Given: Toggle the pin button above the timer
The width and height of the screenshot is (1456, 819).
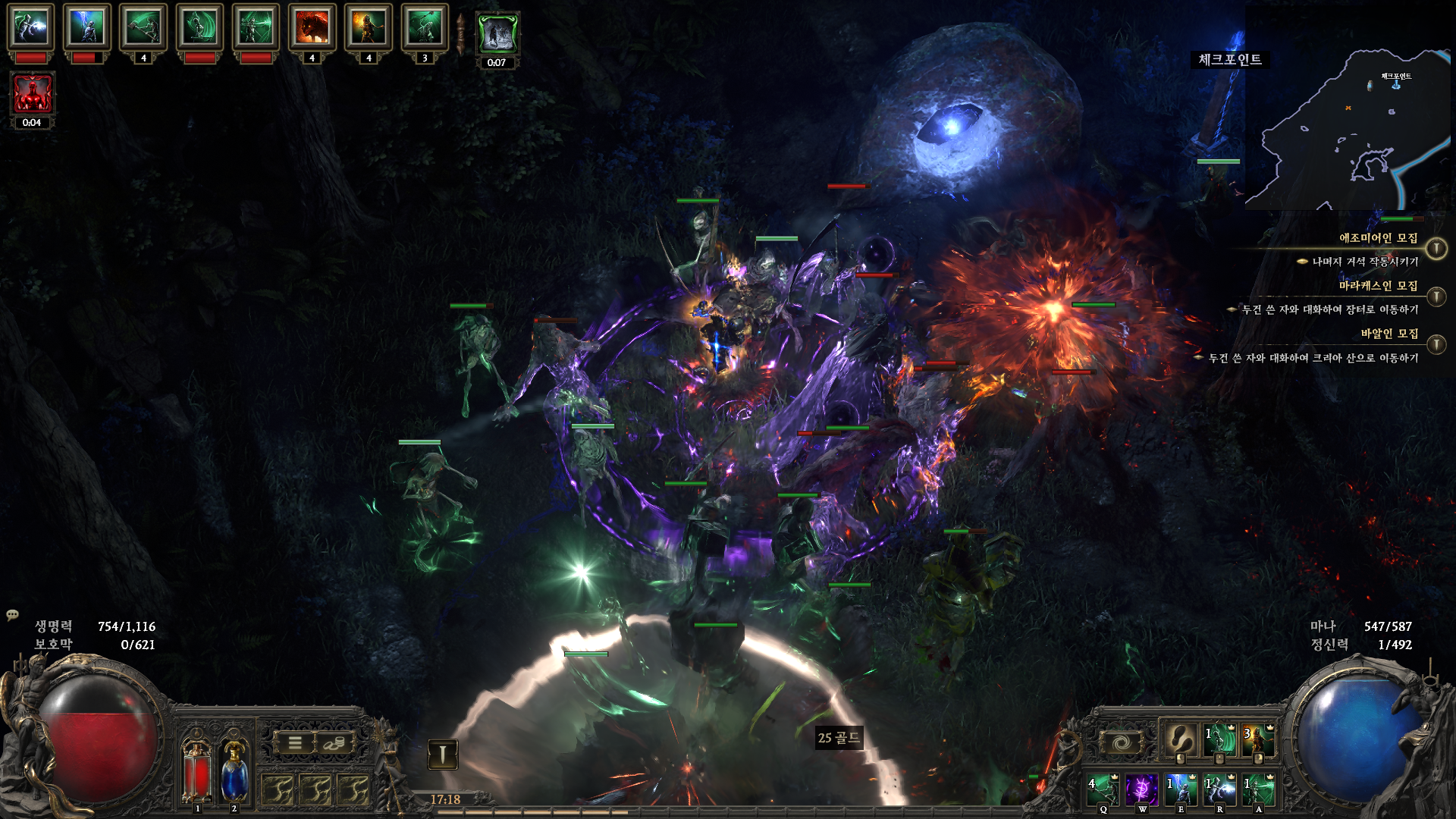Looking at the screenshot, I should pyautogui.click(x=442, y=754).
